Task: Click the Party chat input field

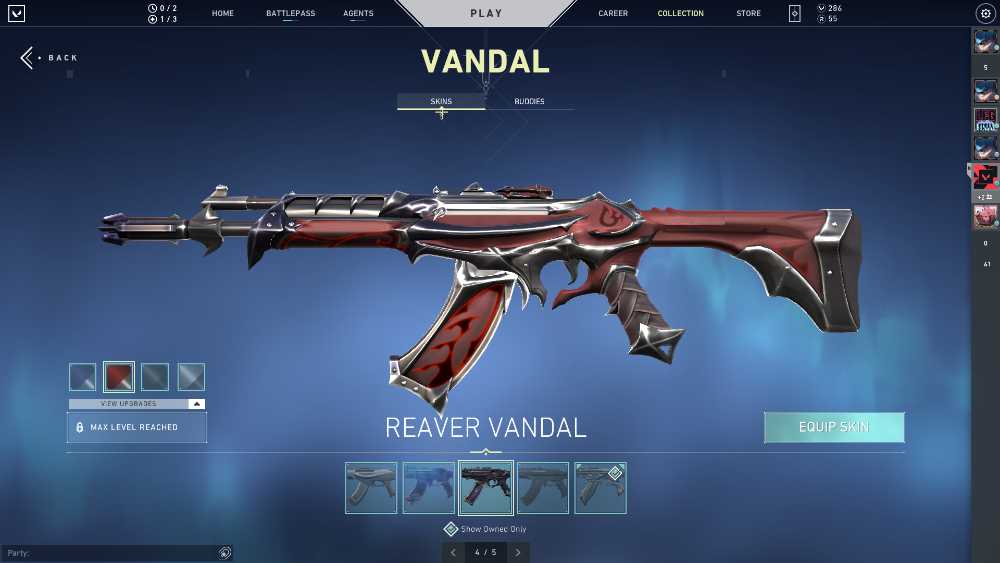Action: pos(110,553)
